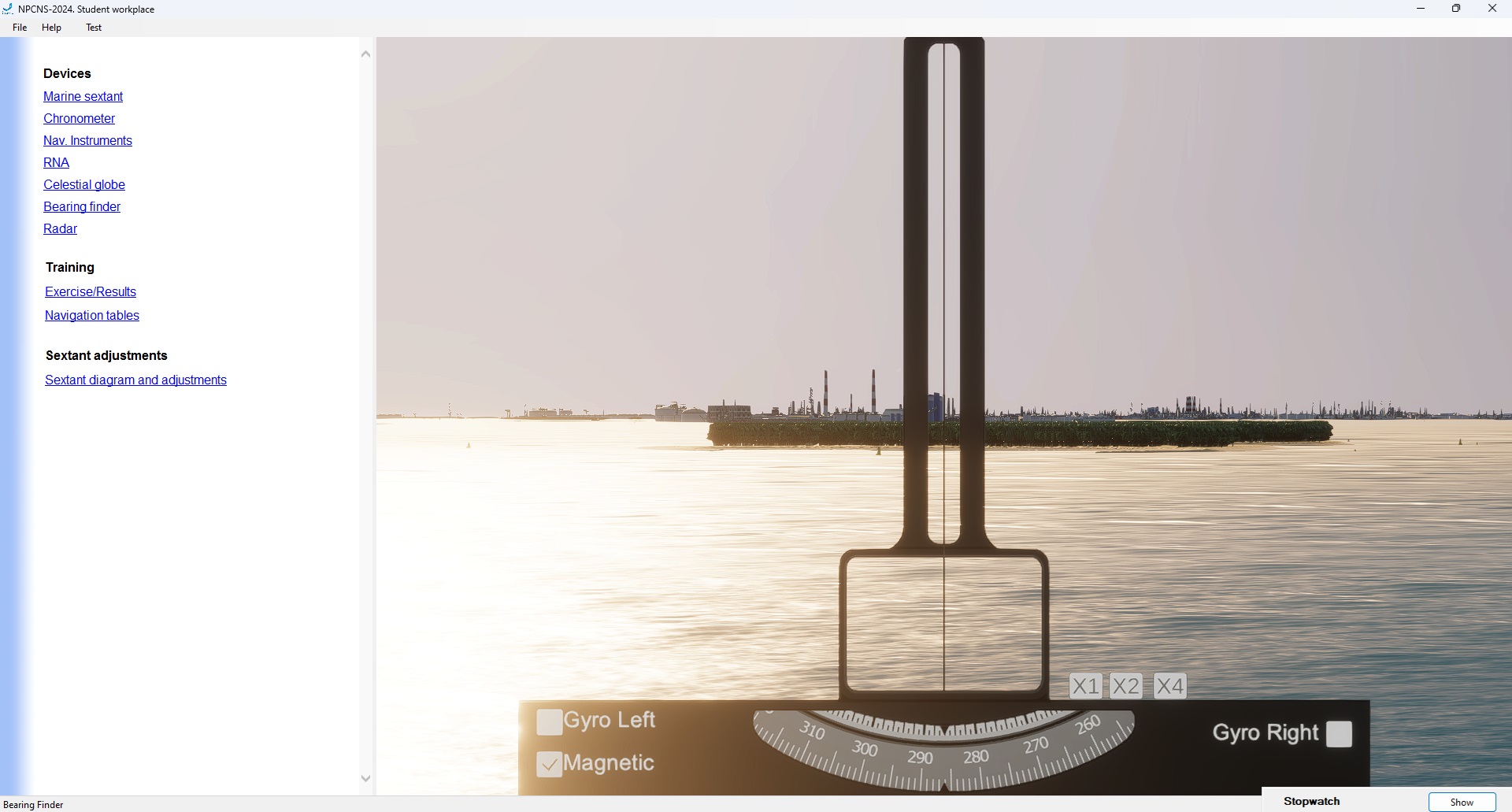Viewport: 1512px width, 812px height.
Task: Open the File menu
Action: (x=20, y=28)
